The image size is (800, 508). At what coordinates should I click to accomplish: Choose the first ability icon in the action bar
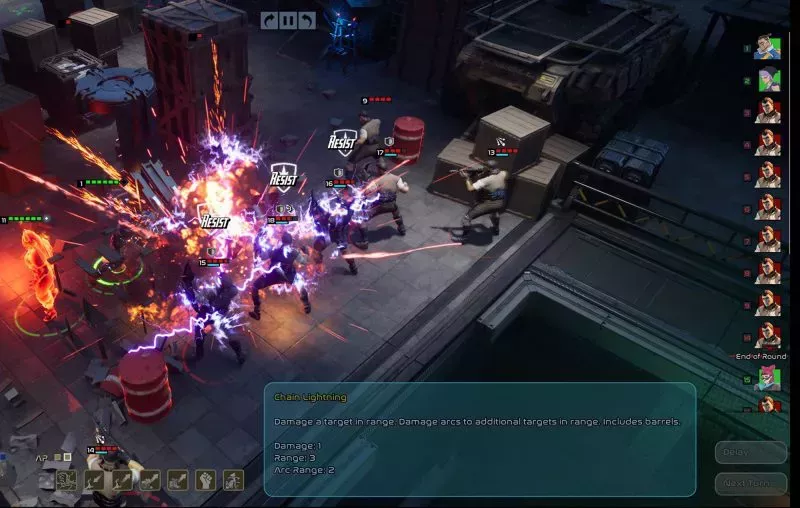coord(66,480)
